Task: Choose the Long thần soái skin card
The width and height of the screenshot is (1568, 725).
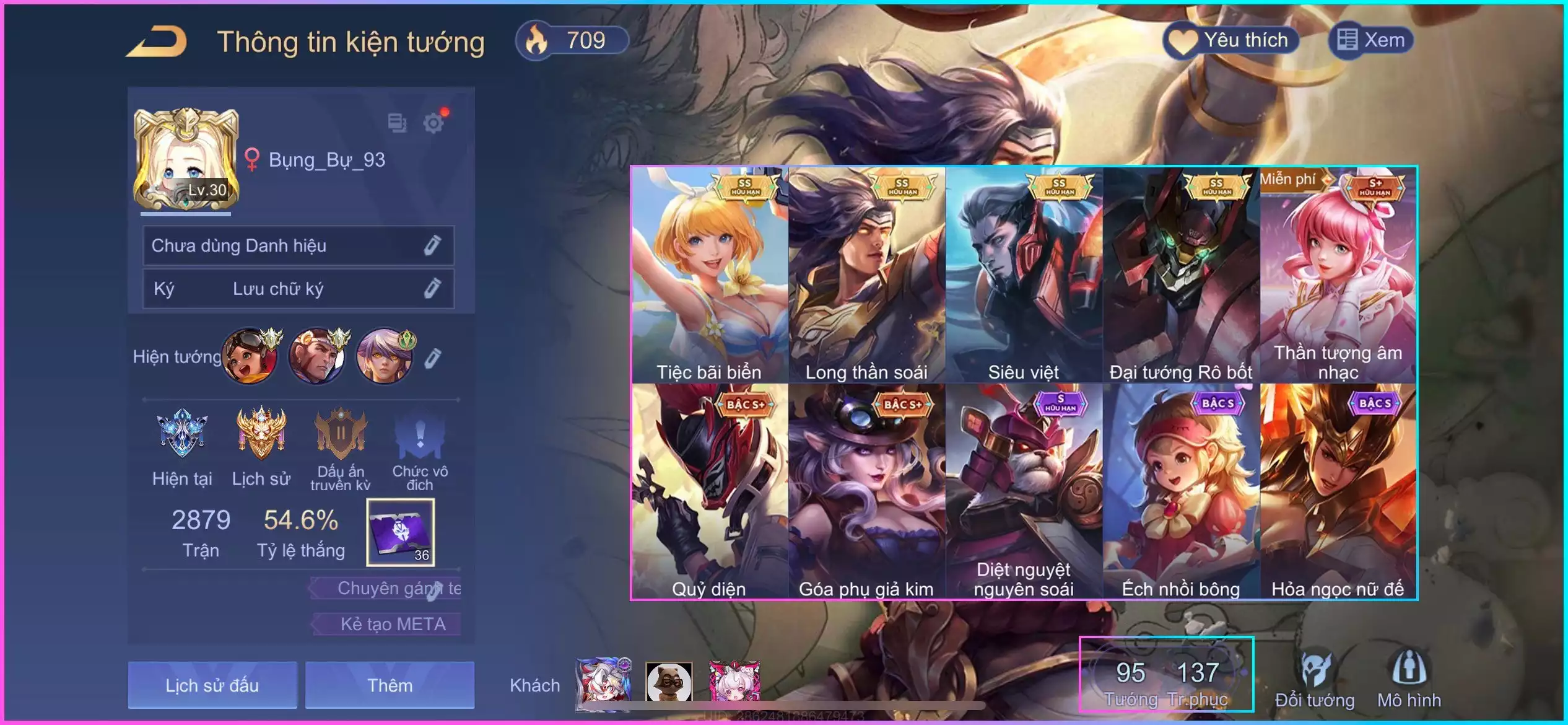Action: pyautogui.click(x=867, y=275)
